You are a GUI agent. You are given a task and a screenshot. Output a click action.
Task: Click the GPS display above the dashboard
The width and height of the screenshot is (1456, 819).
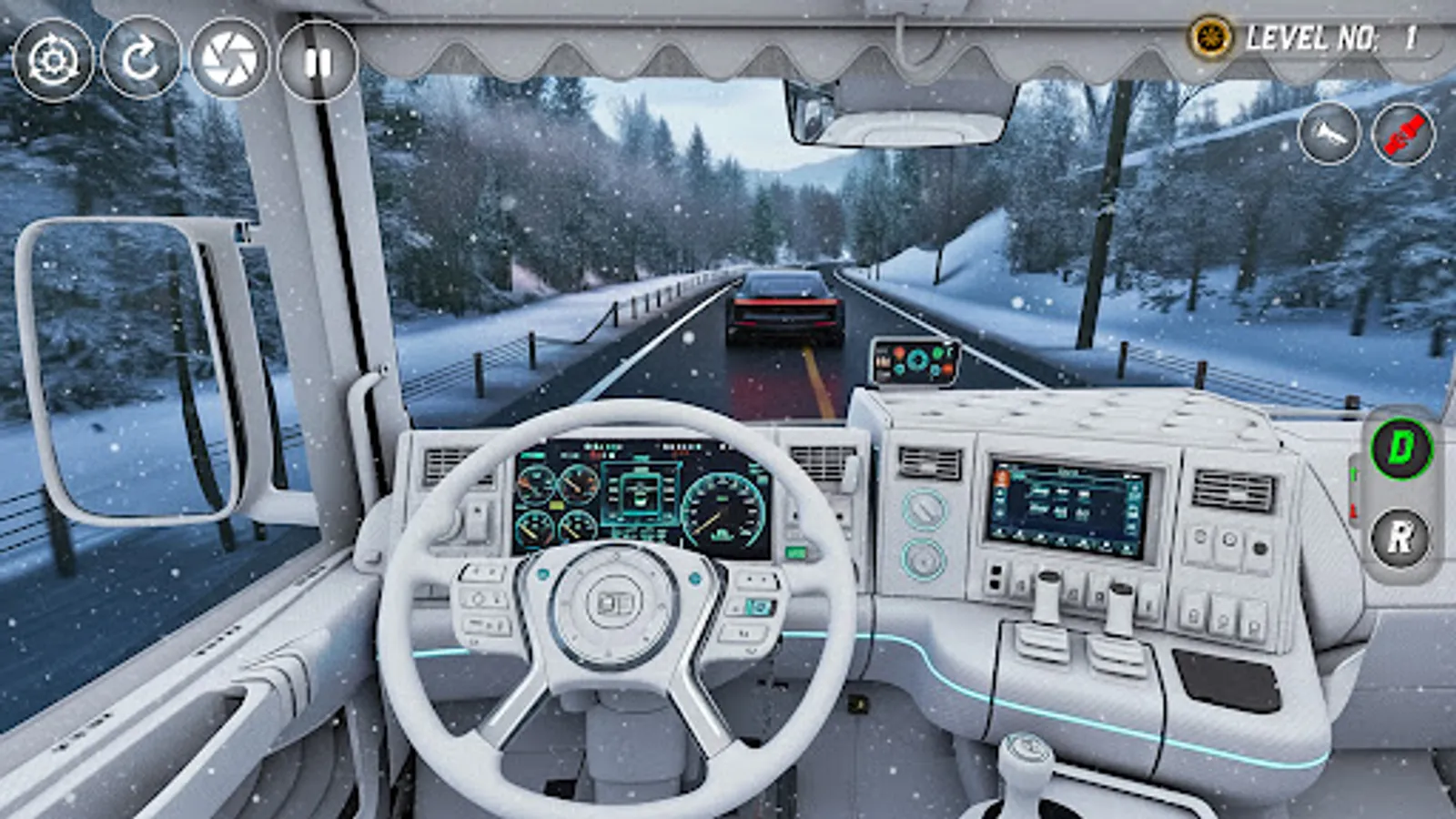point(914,361)
